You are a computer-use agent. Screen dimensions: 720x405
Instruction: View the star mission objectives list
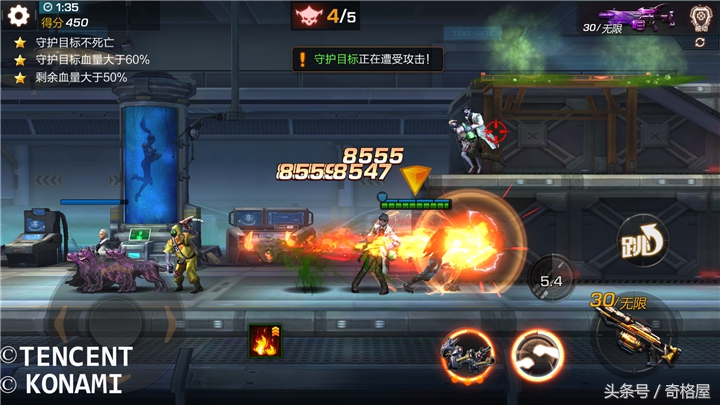80,60
